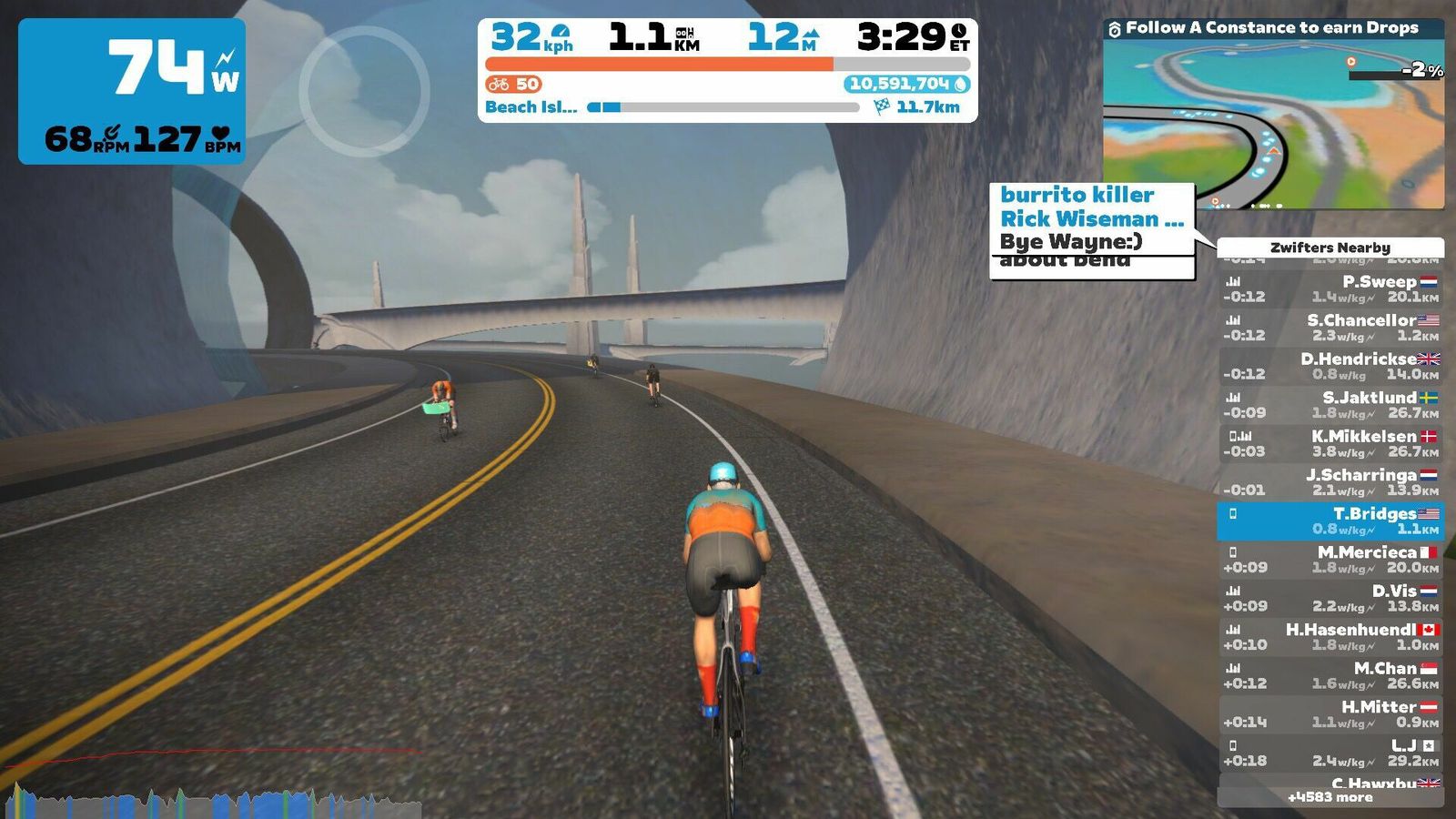Pick K.Mikkelsen from nearby riders
The width and height of the screenshot is (1456, 819).
pos(1330,443)
